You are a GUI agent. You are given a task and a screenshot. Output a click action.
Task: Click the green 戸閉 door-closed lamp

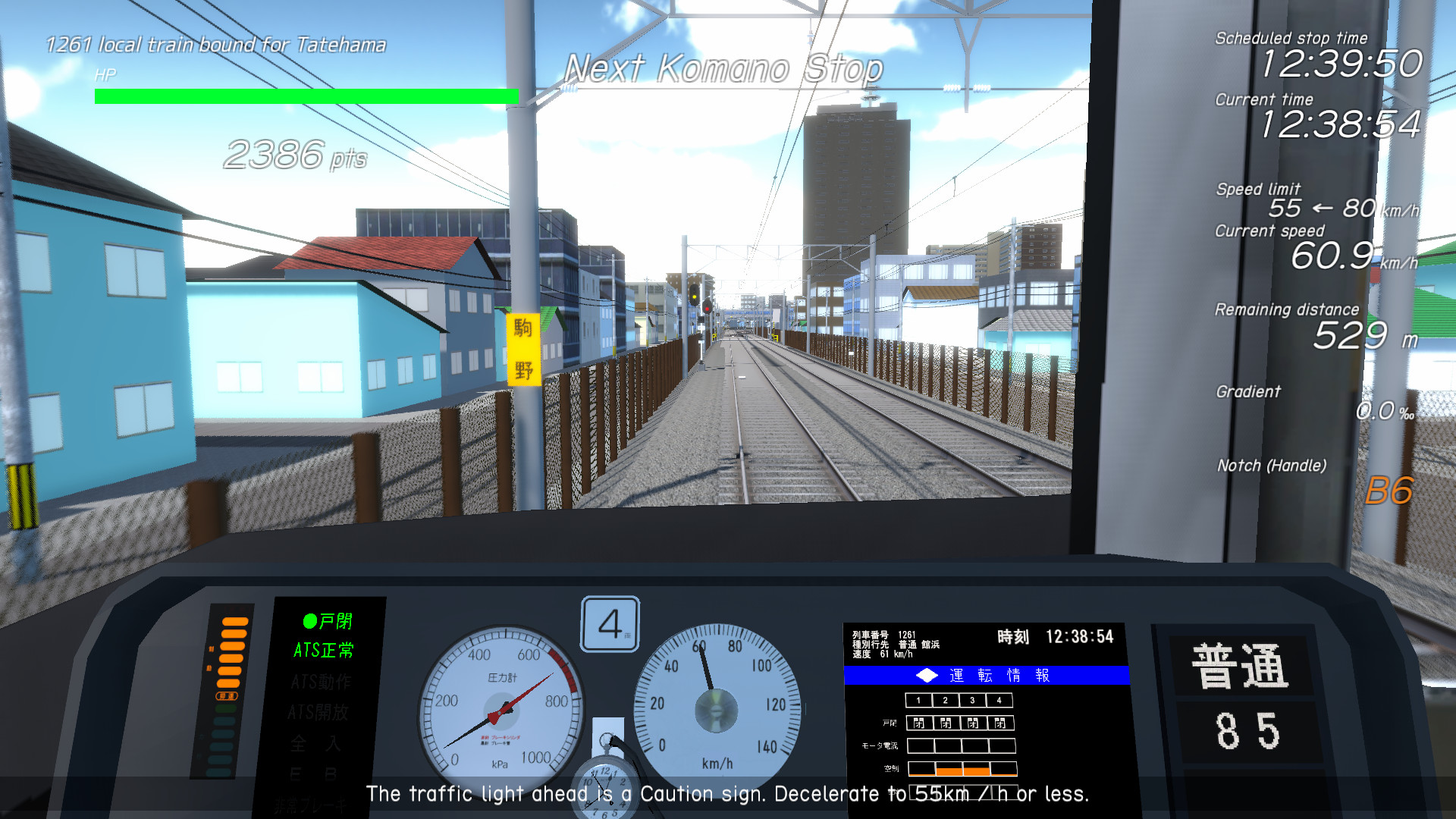point(326,620)
